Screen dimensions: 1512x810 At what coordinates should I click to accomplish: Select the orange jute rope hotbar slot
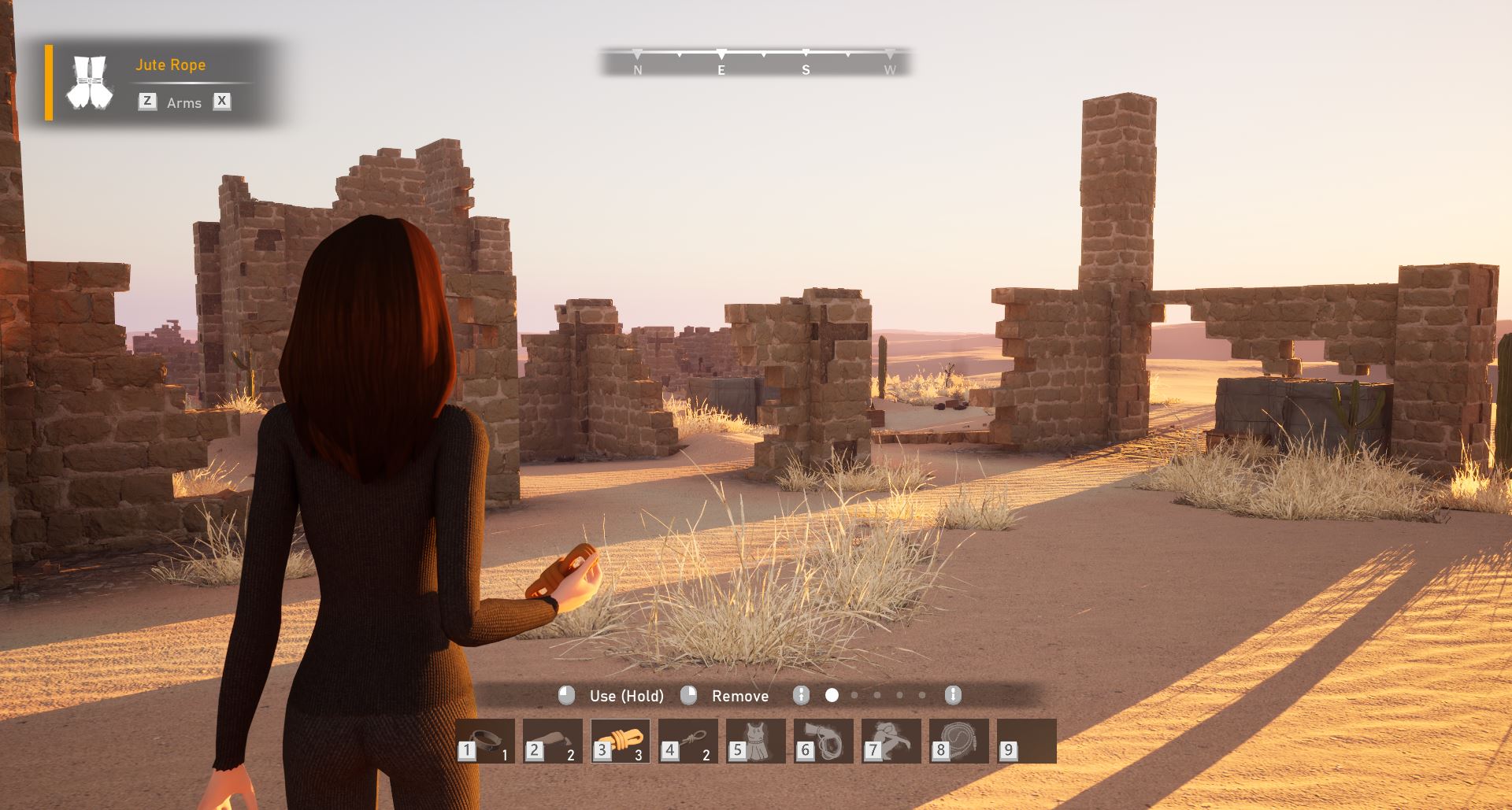click(621, 741)
